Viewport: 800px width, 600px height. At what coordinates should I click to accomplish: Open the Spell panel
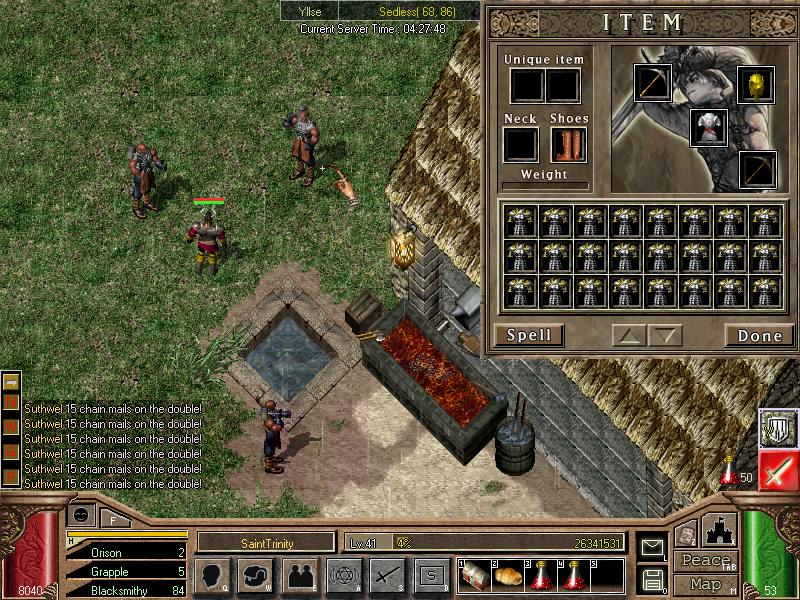coord(529,335)
